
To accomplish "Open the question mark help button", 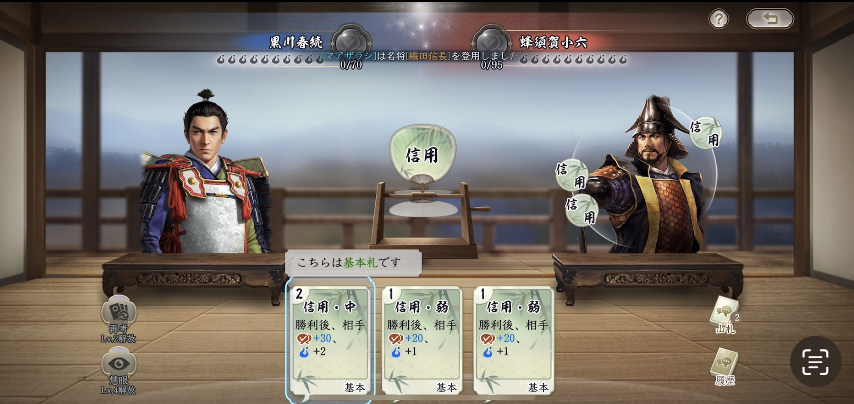I will pyautogui.click(x=719, y=19).
